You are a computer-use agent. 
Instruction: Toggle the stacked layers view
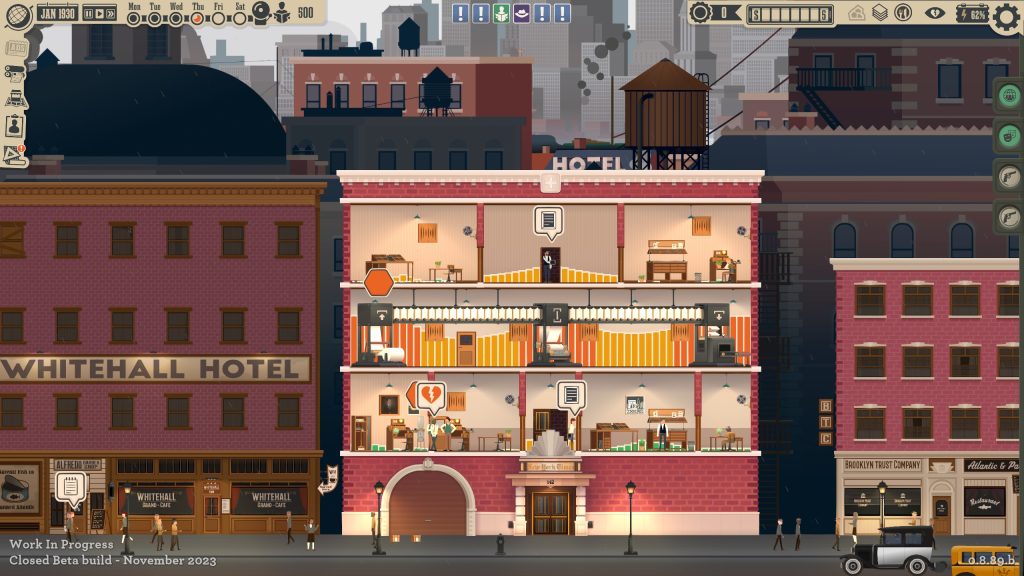point(879,13)
